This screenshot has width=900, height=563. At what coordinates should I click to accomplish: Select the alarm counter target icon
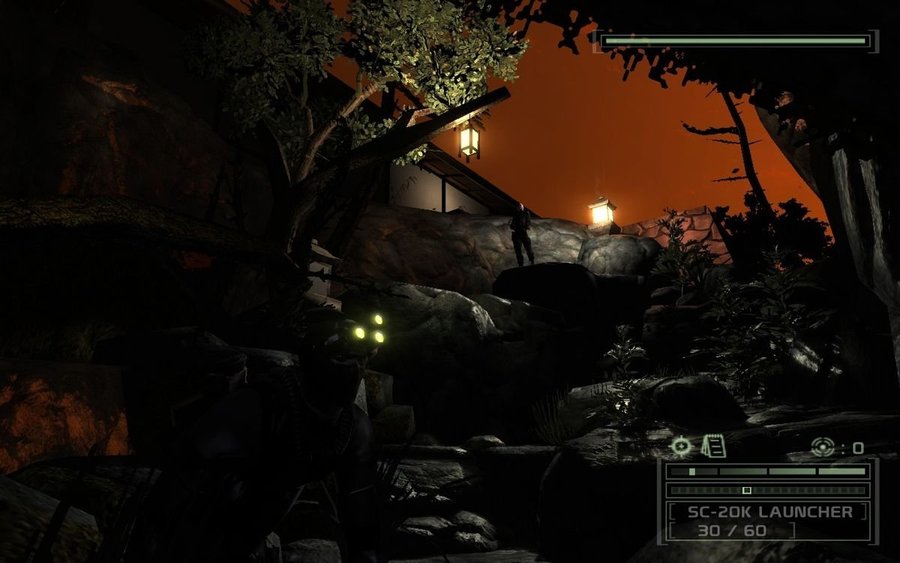[822, 447]
